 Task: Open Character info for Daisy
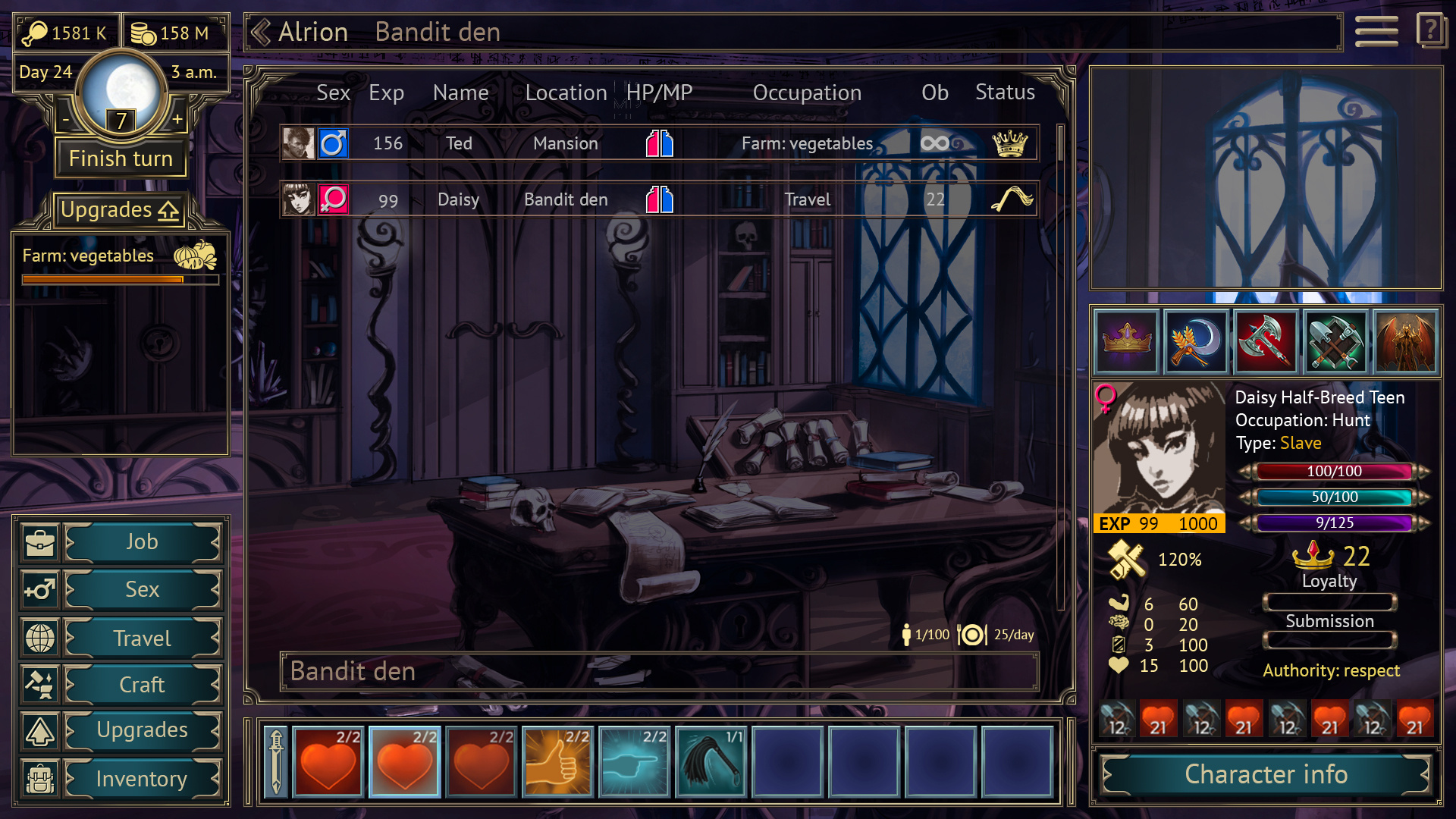1266,775
